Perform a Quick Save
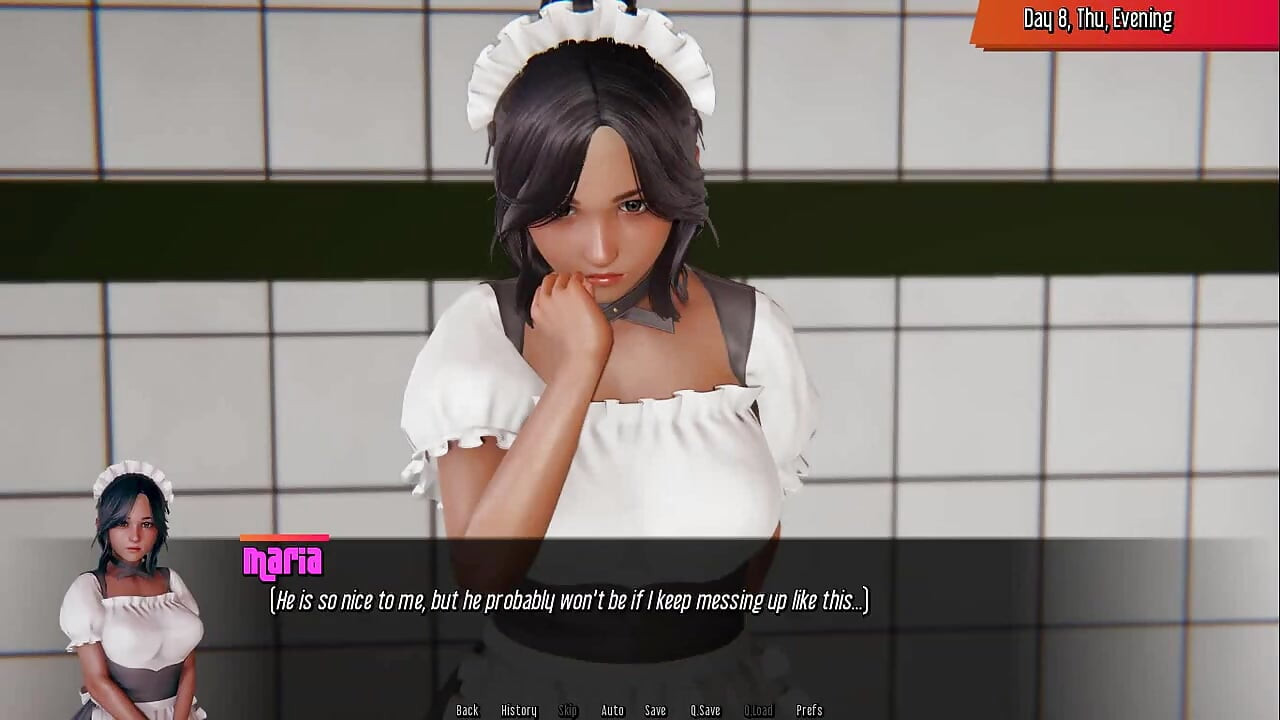This screenshot has width=1280, height=720. [x=705, y=710]
